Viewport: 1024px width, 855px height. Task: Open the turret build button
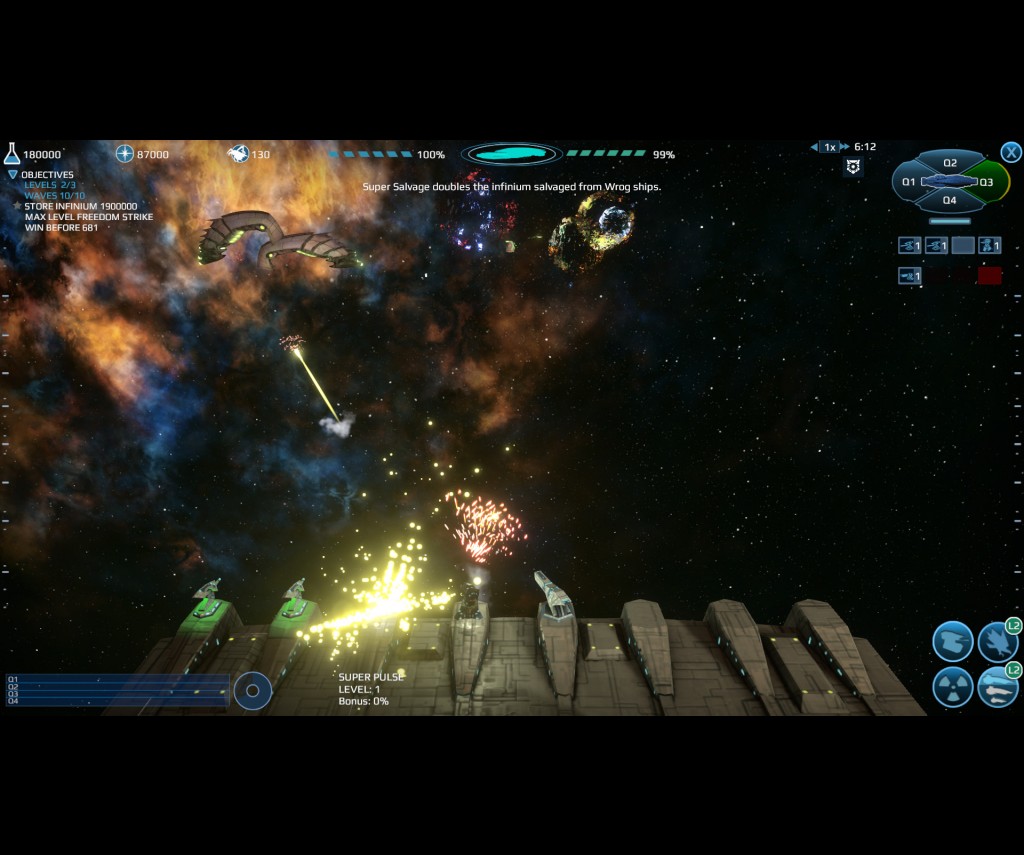(x=952, y=642)
